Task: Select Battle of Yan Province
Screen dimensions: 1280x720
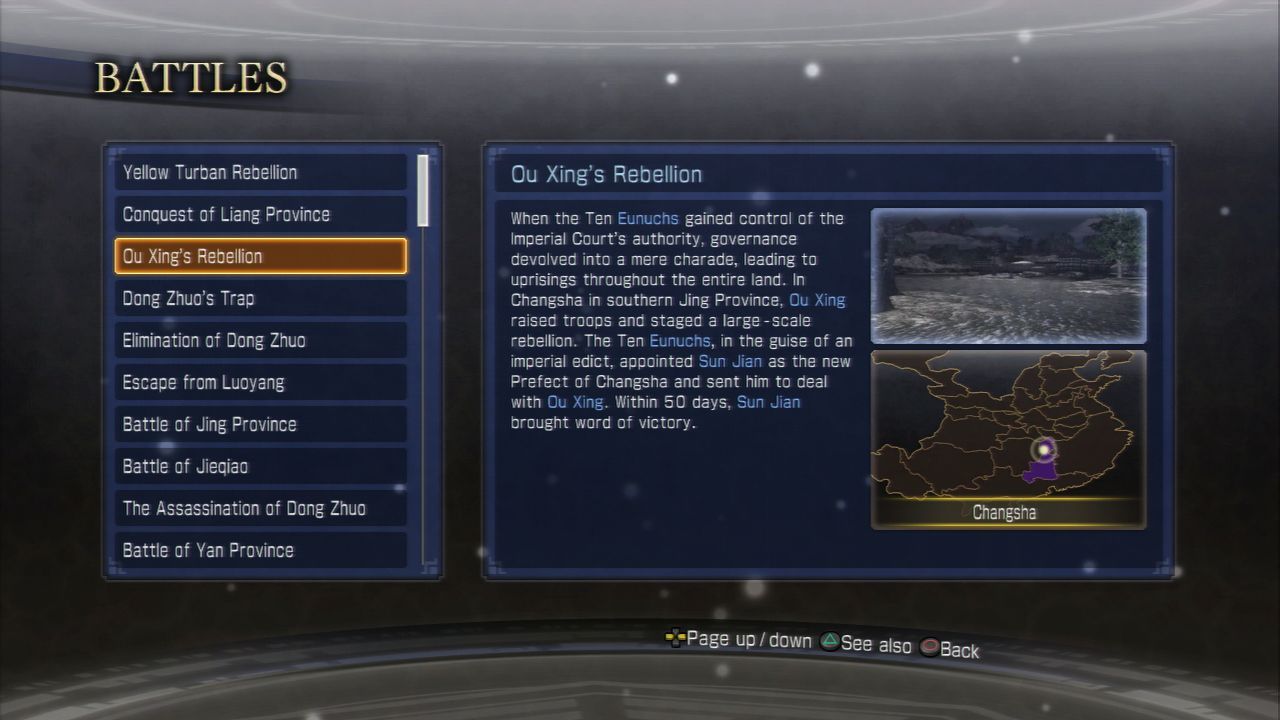Action: 260,550
